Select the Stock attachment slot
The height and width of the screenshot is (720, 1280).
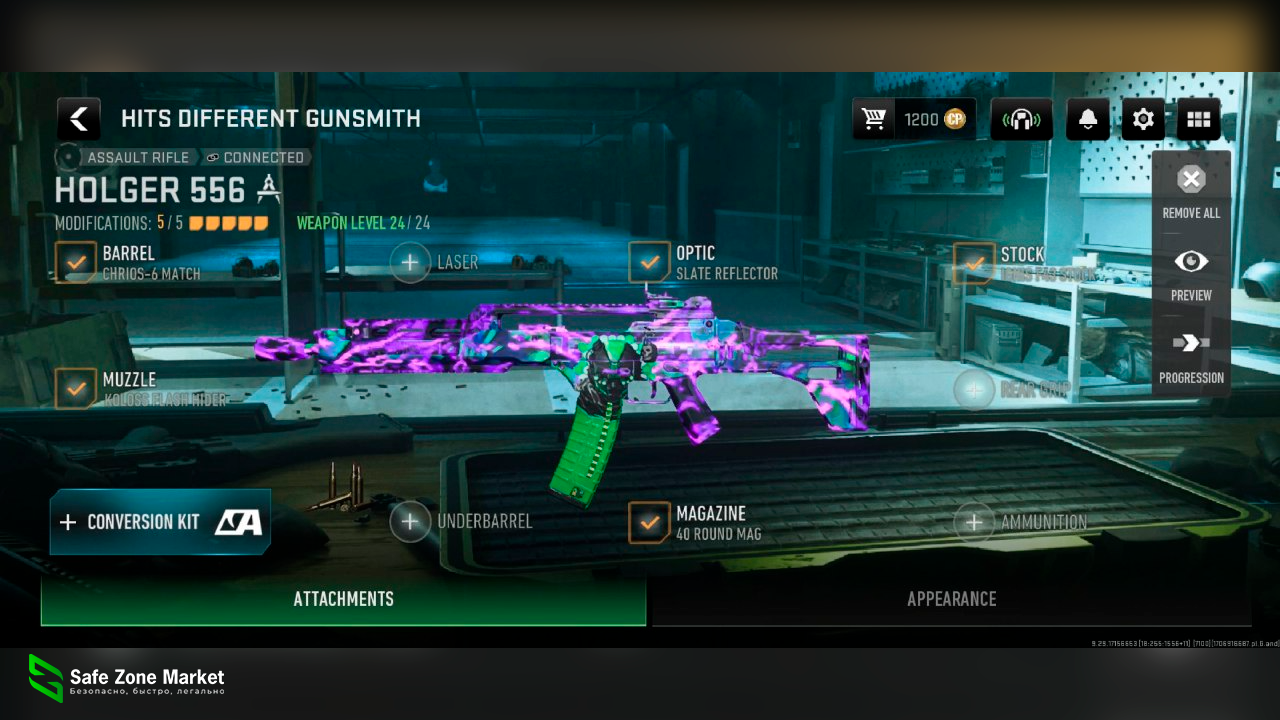974,263
